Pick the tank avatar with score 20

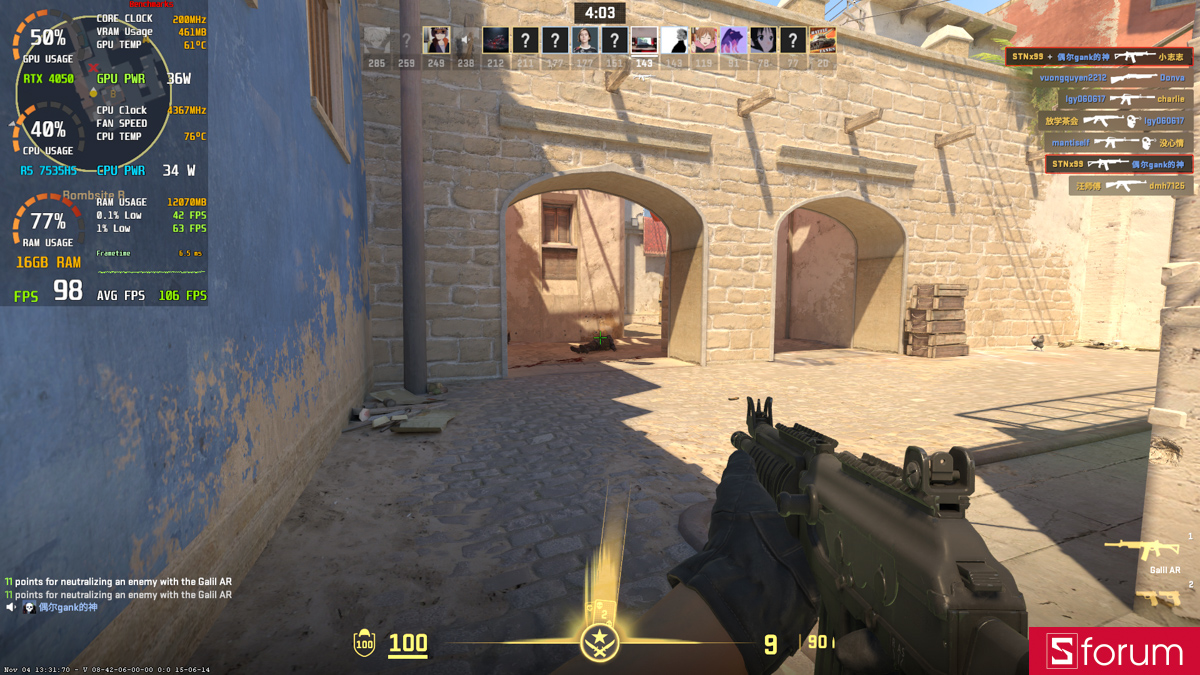[822, 41]
